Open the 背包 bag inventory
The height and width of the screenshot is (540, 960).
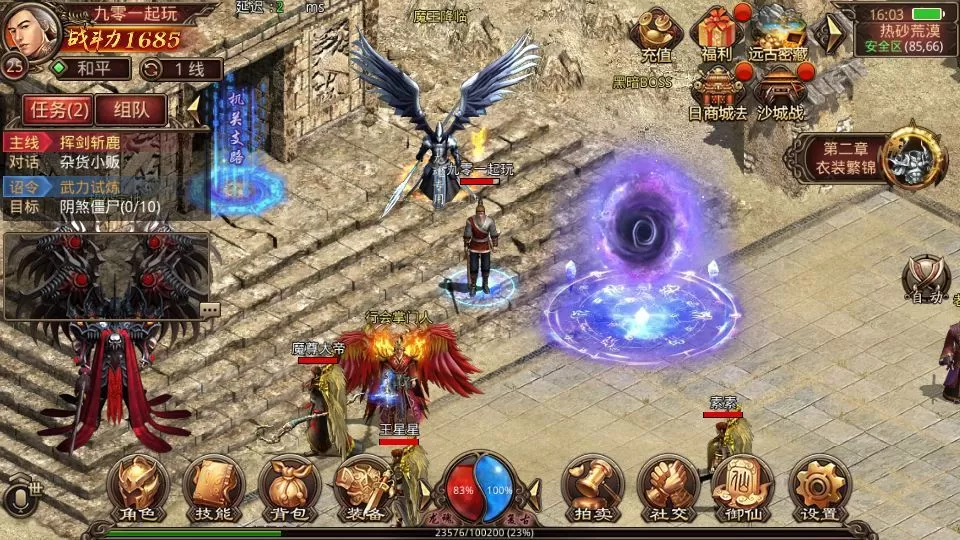[287, 489]
